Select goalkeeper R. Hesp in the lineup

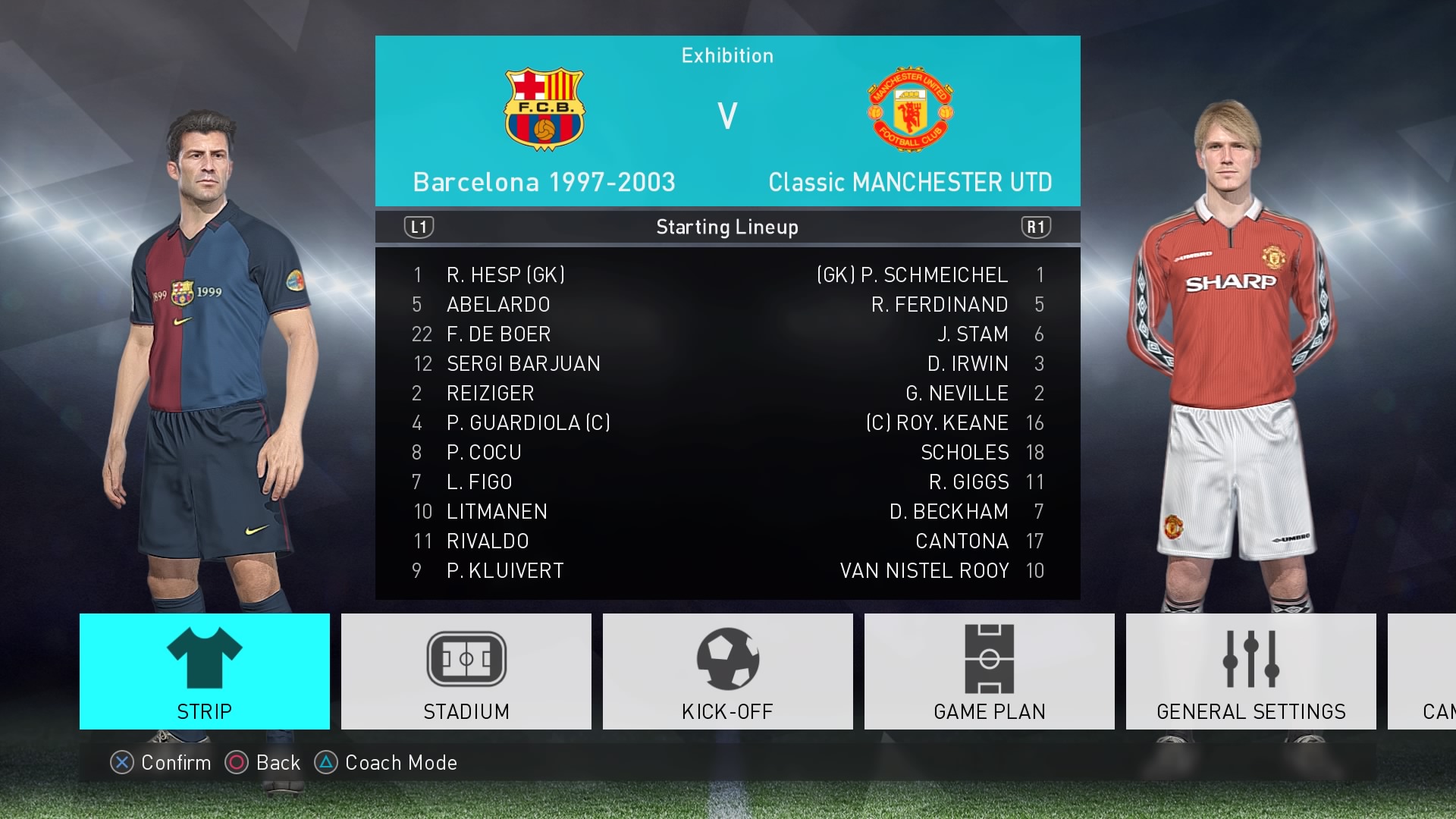pyautogui.click(x=505, y=275)
